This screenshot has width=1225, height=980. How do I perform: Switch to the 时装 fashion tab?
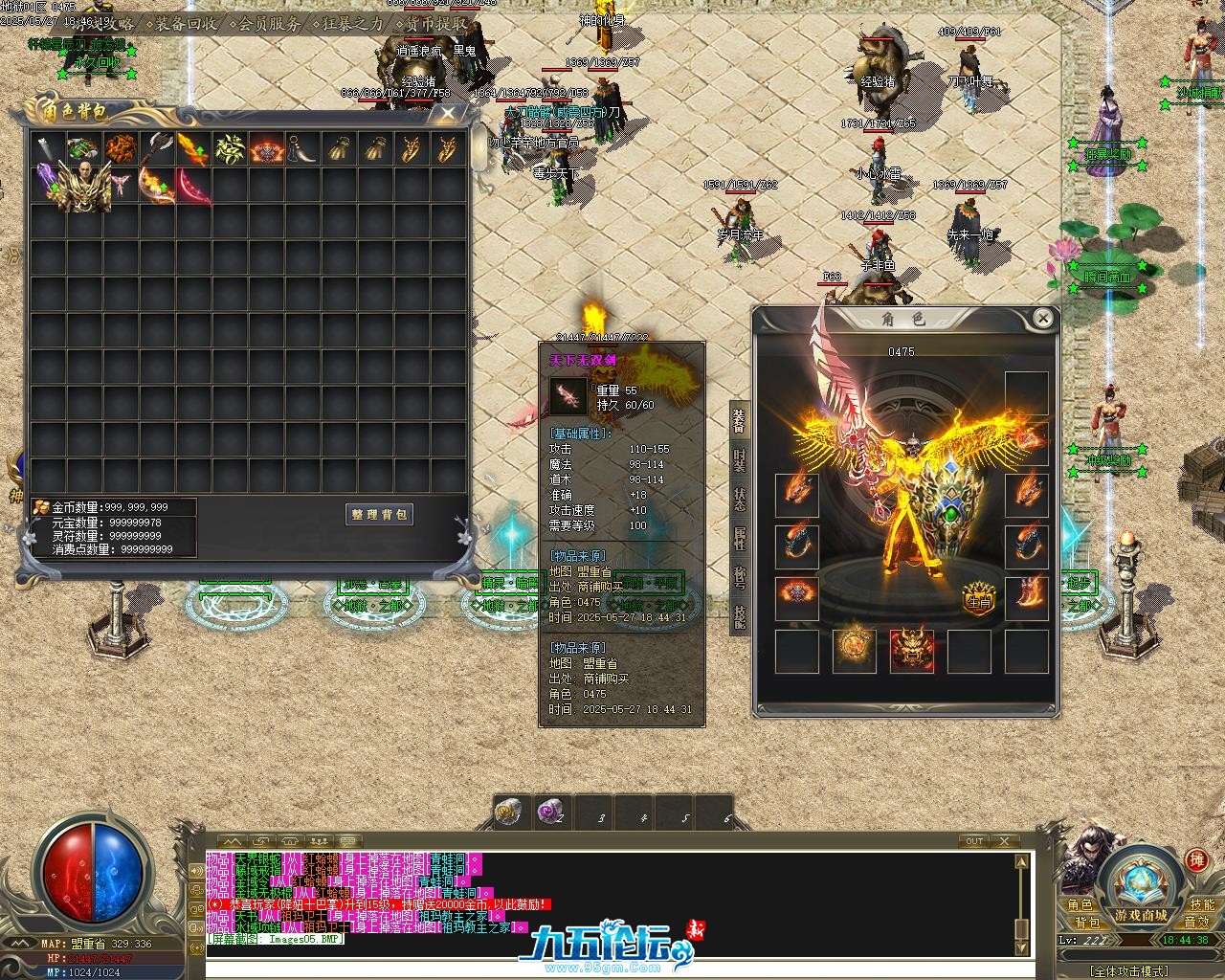(x=740, y=460)
